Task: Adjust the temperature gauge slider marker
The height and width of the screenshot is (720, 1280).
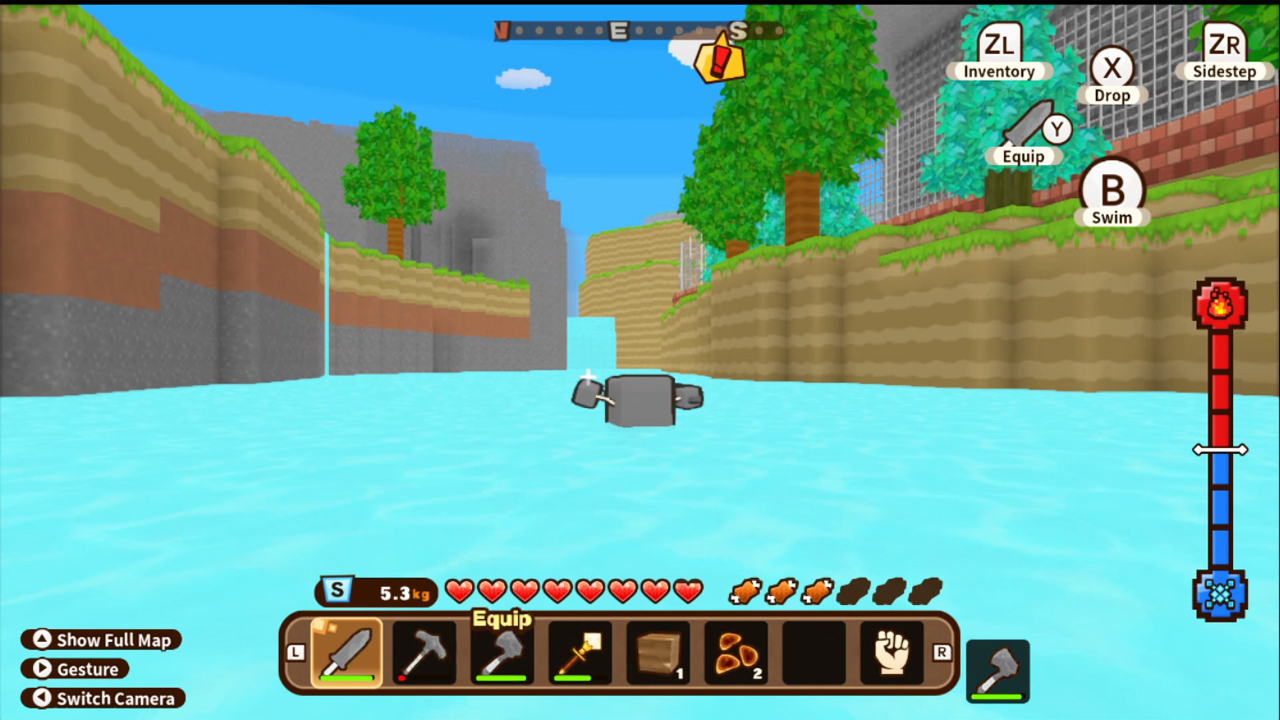Action: click(1221, 449)
